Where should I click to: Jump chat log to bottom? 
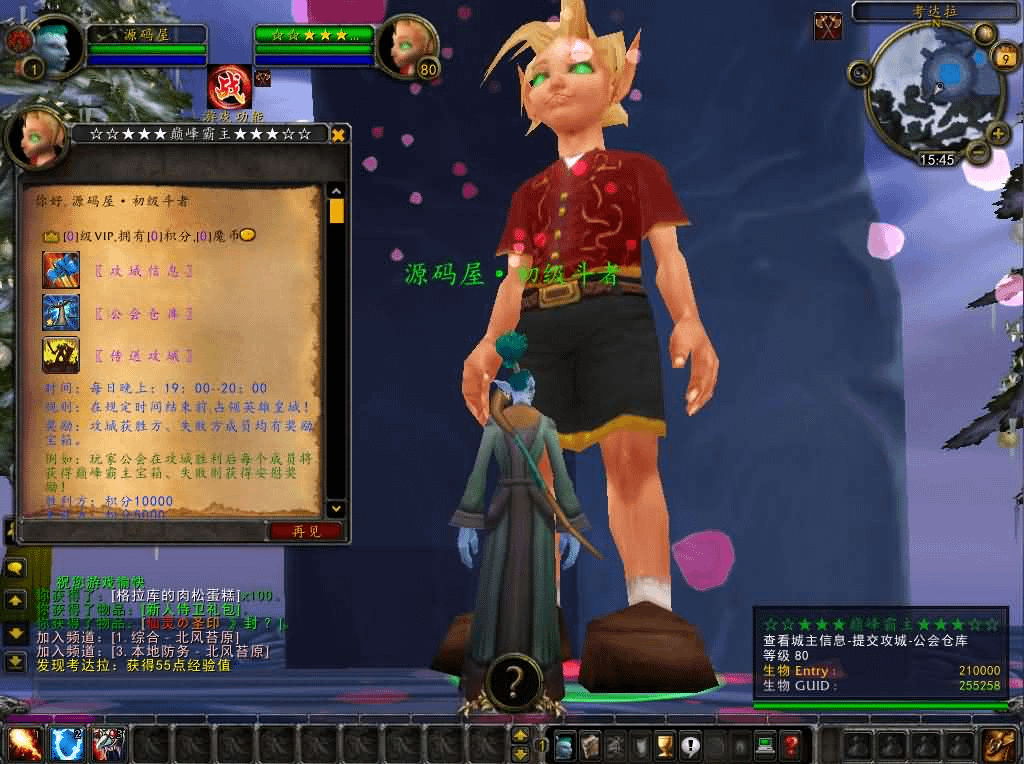[15, 661]
